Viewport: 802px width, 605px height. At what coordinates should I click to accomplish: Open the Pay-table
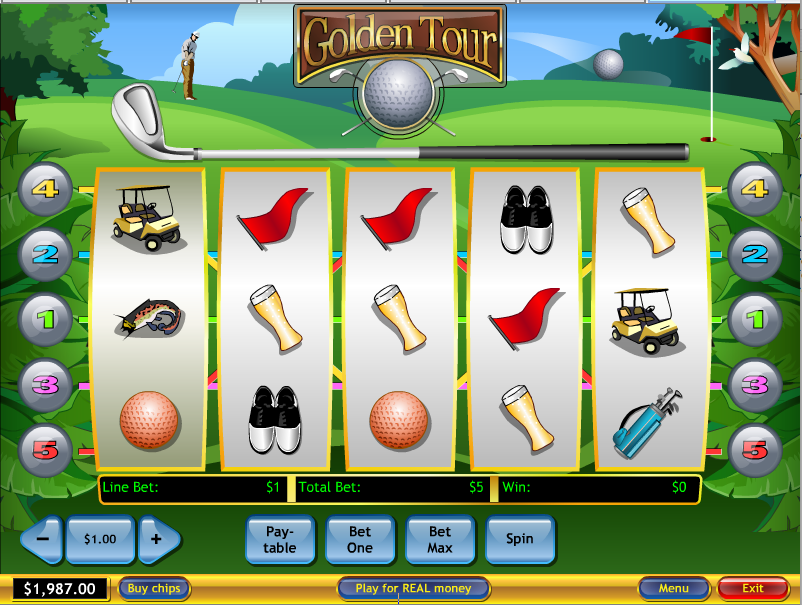[x=280, y=540]
